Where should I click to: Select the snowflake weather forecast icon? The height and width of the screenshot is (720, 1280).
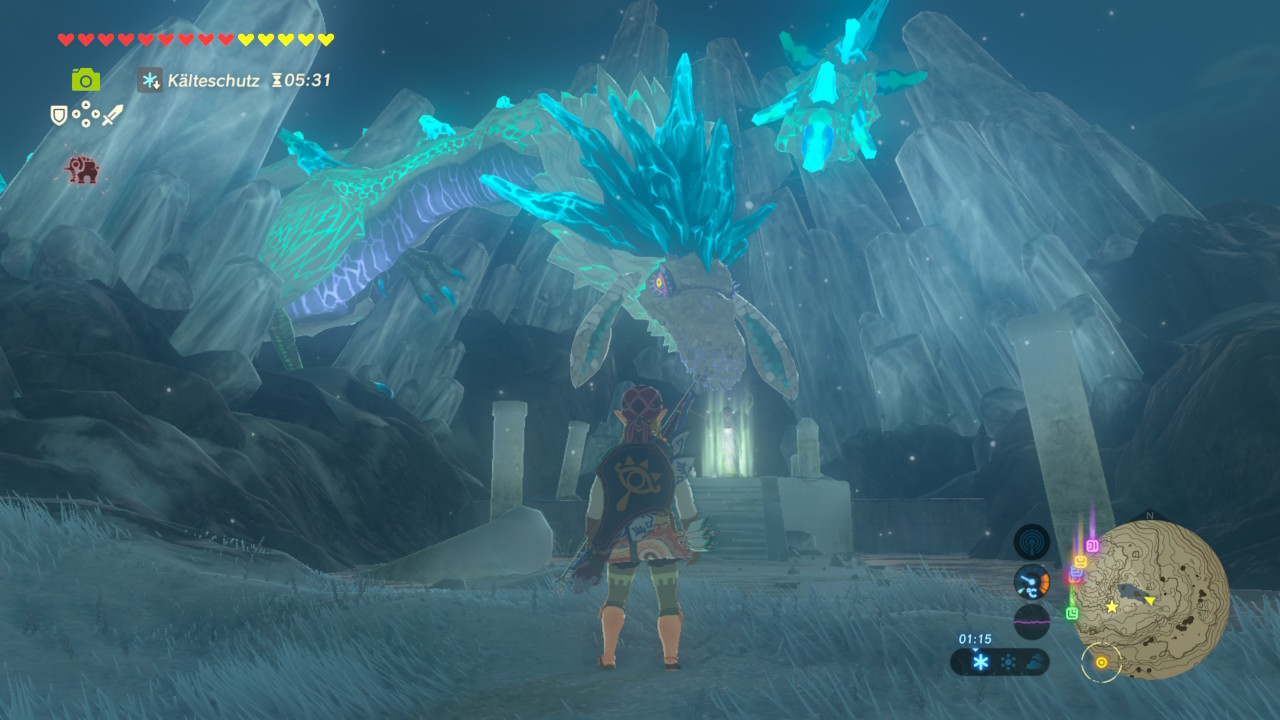981,662
